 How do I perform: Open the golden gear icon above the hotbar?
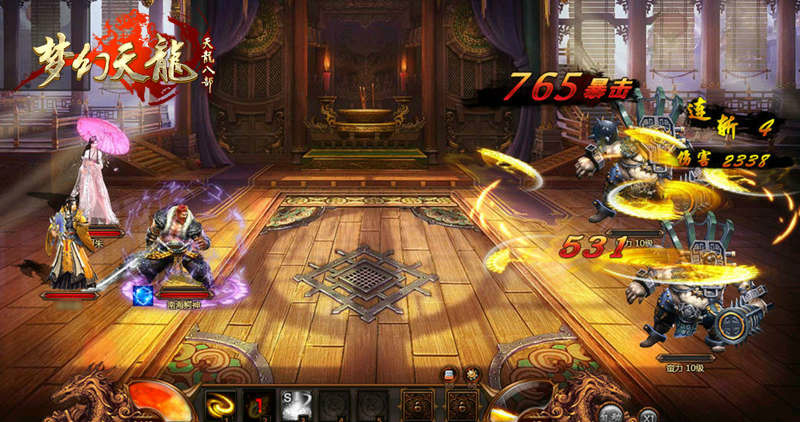[x=472, y=374]
